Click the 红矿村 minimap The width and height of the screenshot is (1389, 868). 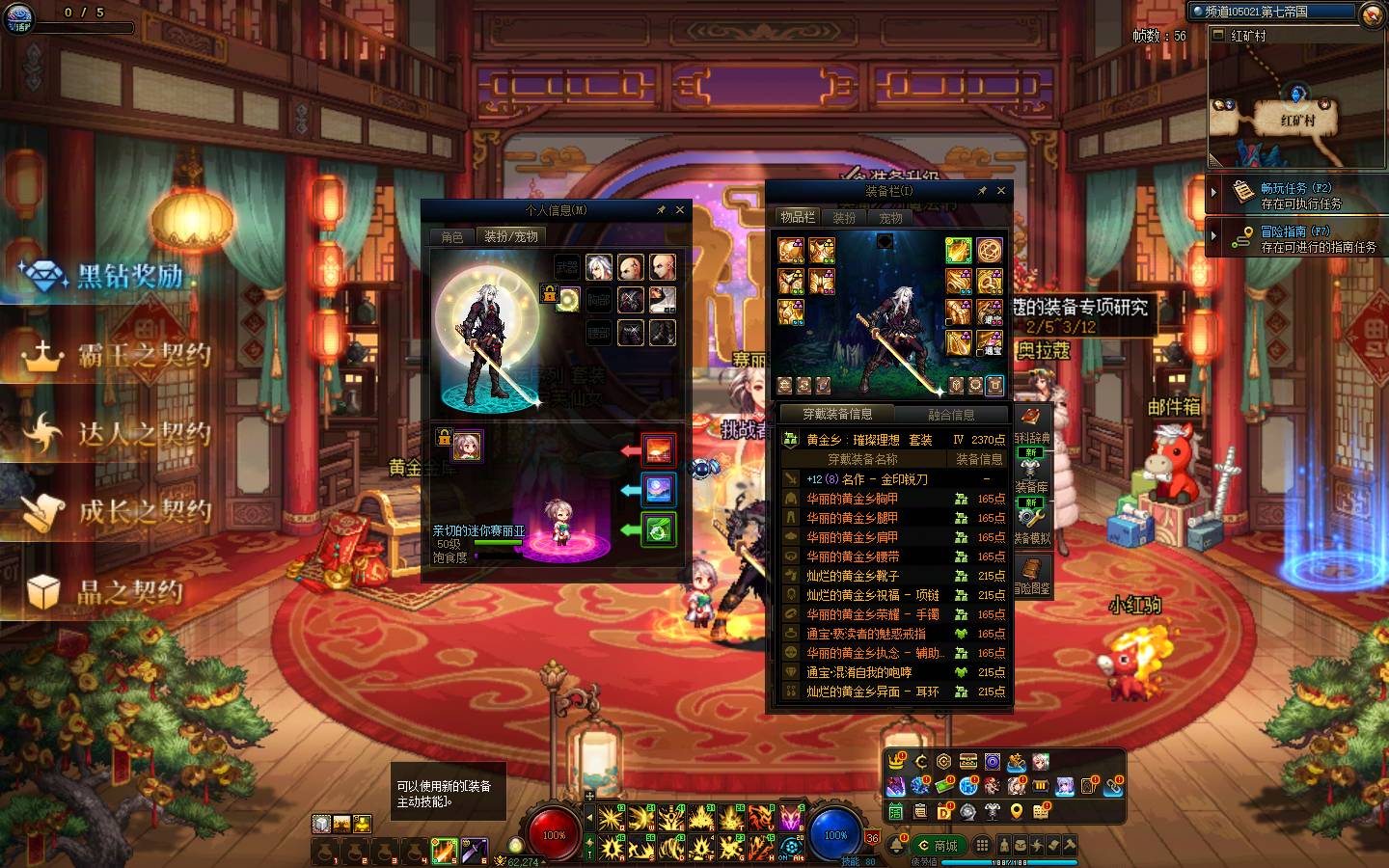[x=1295, y=106]
